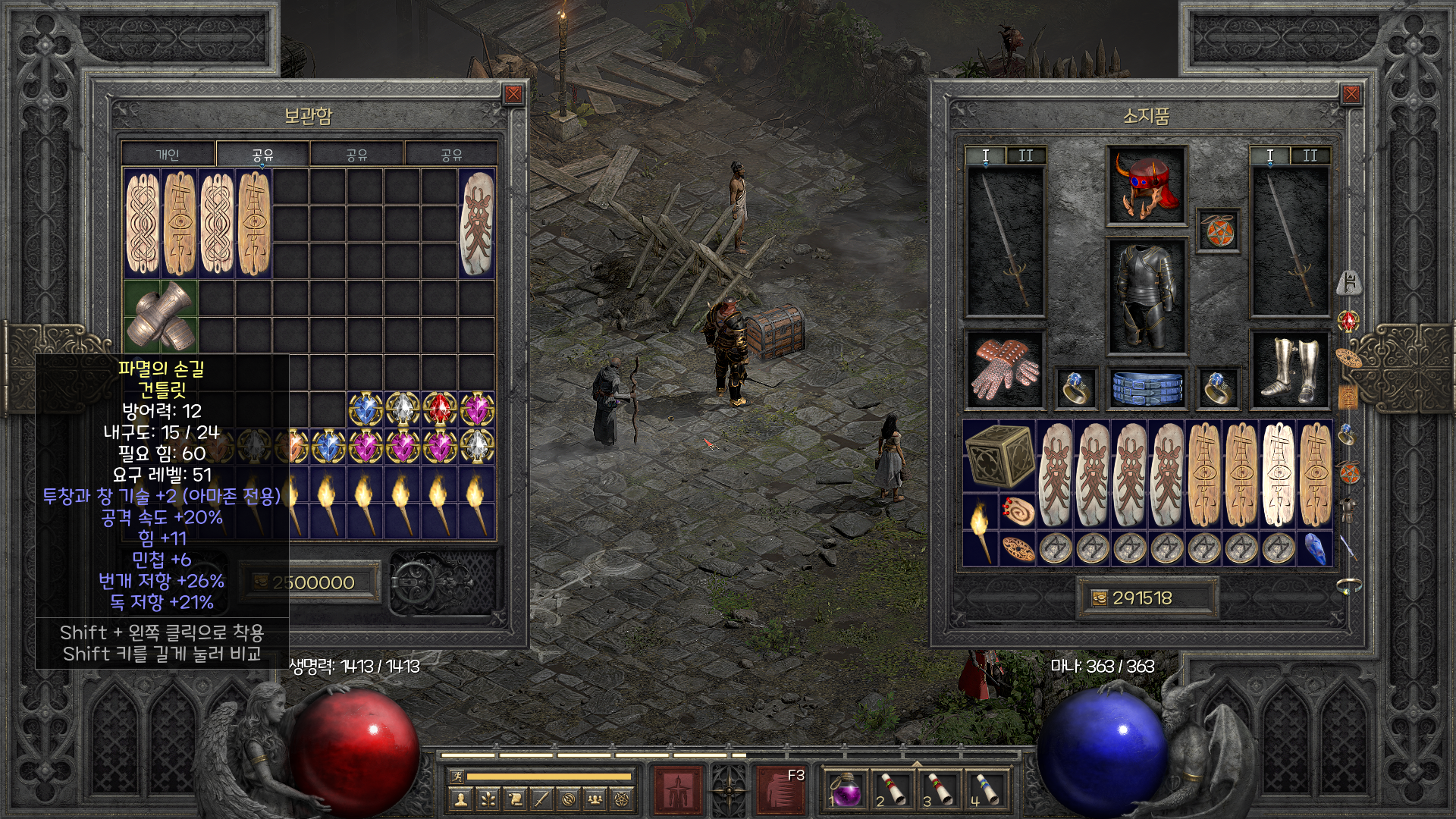Select the equipped orange amulet

[x=1218, y=230]
